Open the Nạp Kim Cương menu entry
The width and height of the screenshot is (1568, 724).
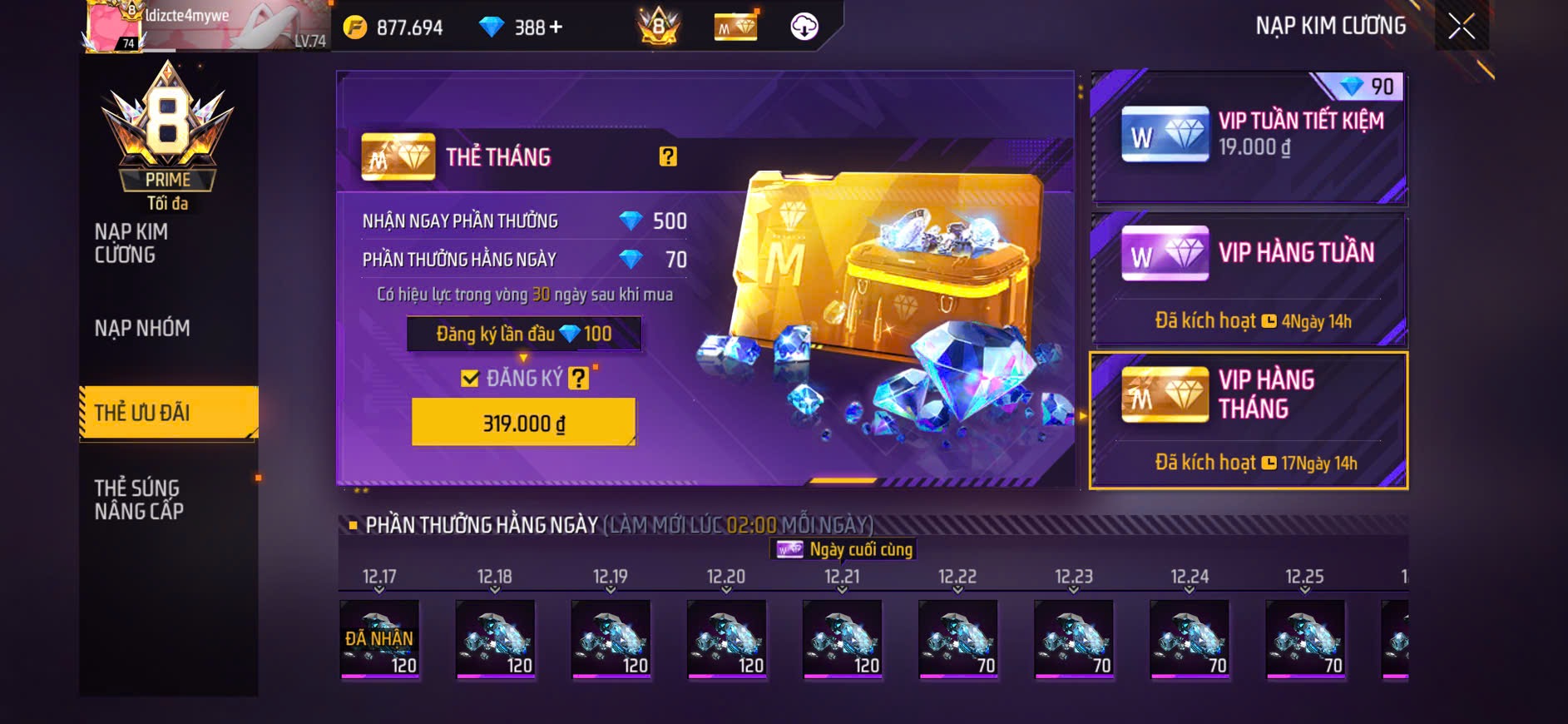[x=132, y=243]
